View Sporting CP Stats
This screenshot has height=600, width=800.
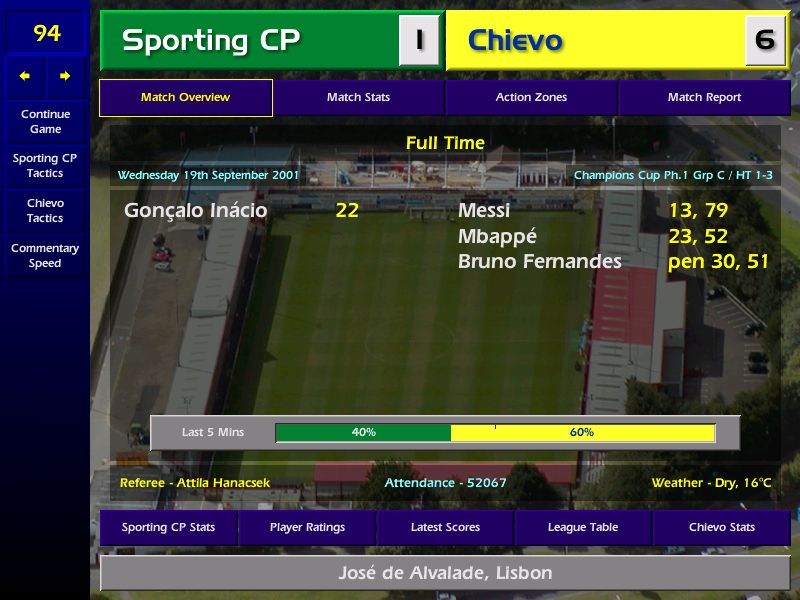168,527
